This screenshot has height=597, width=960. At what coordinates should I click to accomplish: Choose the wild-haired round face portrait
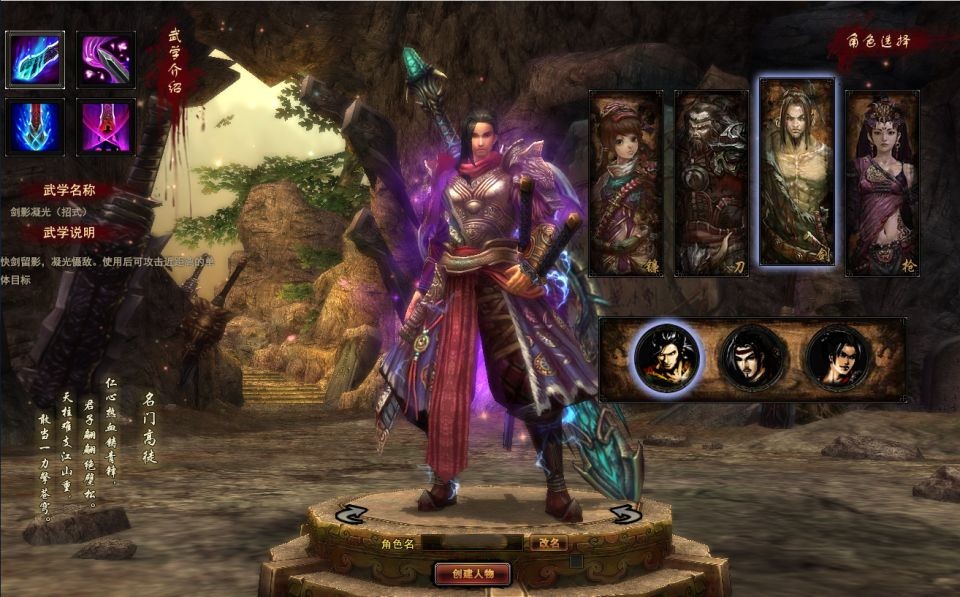coord(667,358)
